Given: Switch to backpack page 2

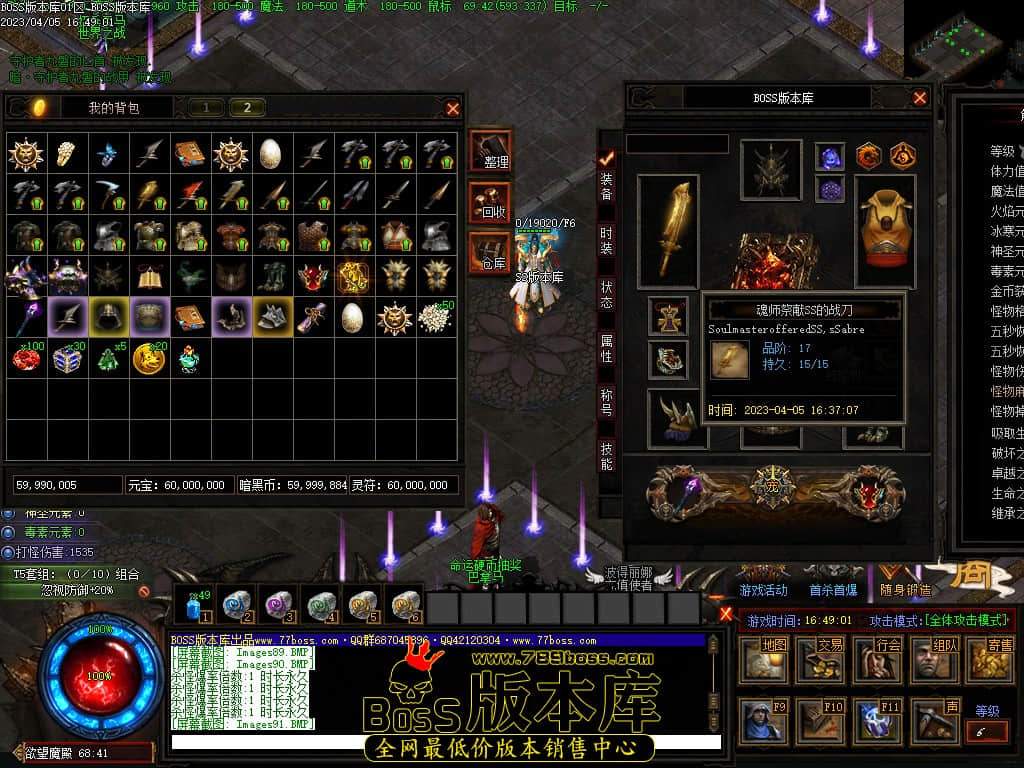Looking at the screenshot, I should tap(247, 108).
